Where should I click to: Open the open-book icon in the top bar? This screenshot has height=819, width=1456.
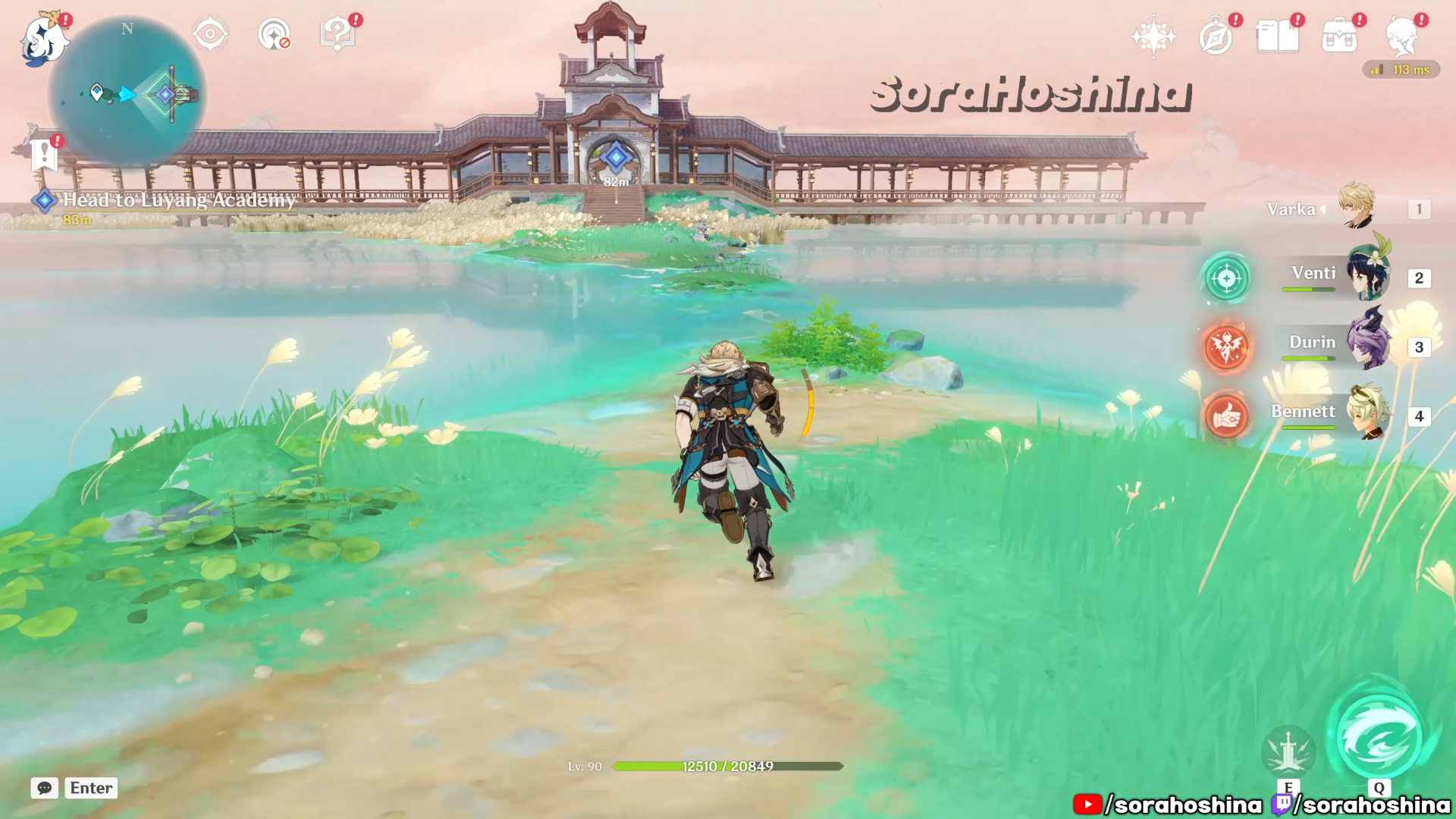point(1277,36)
